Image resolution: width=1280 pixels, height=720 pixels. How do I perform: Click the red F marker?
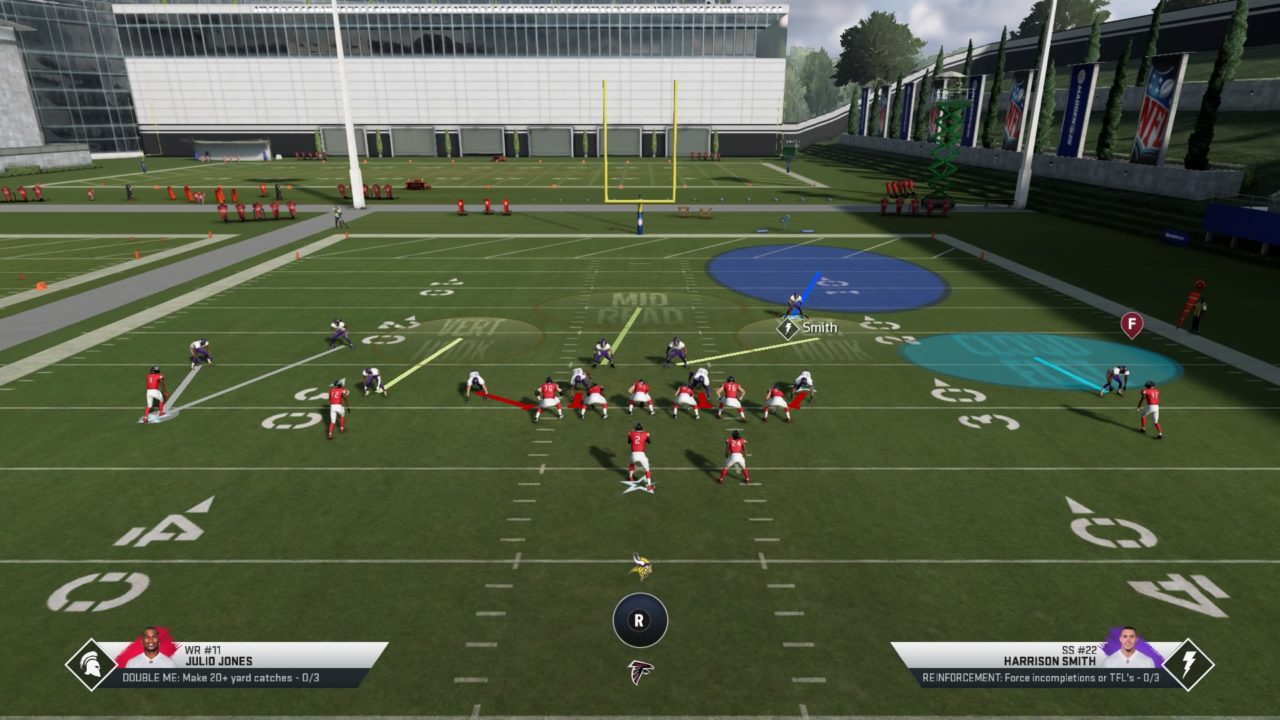pyautogui.click(x=1131, y=324)
